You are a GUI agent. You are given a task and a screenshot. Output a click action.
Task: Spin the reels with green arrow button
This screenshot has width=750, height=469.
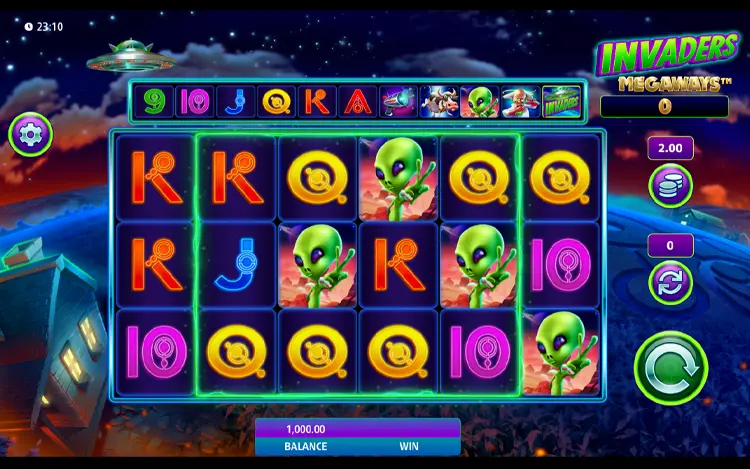670,368
